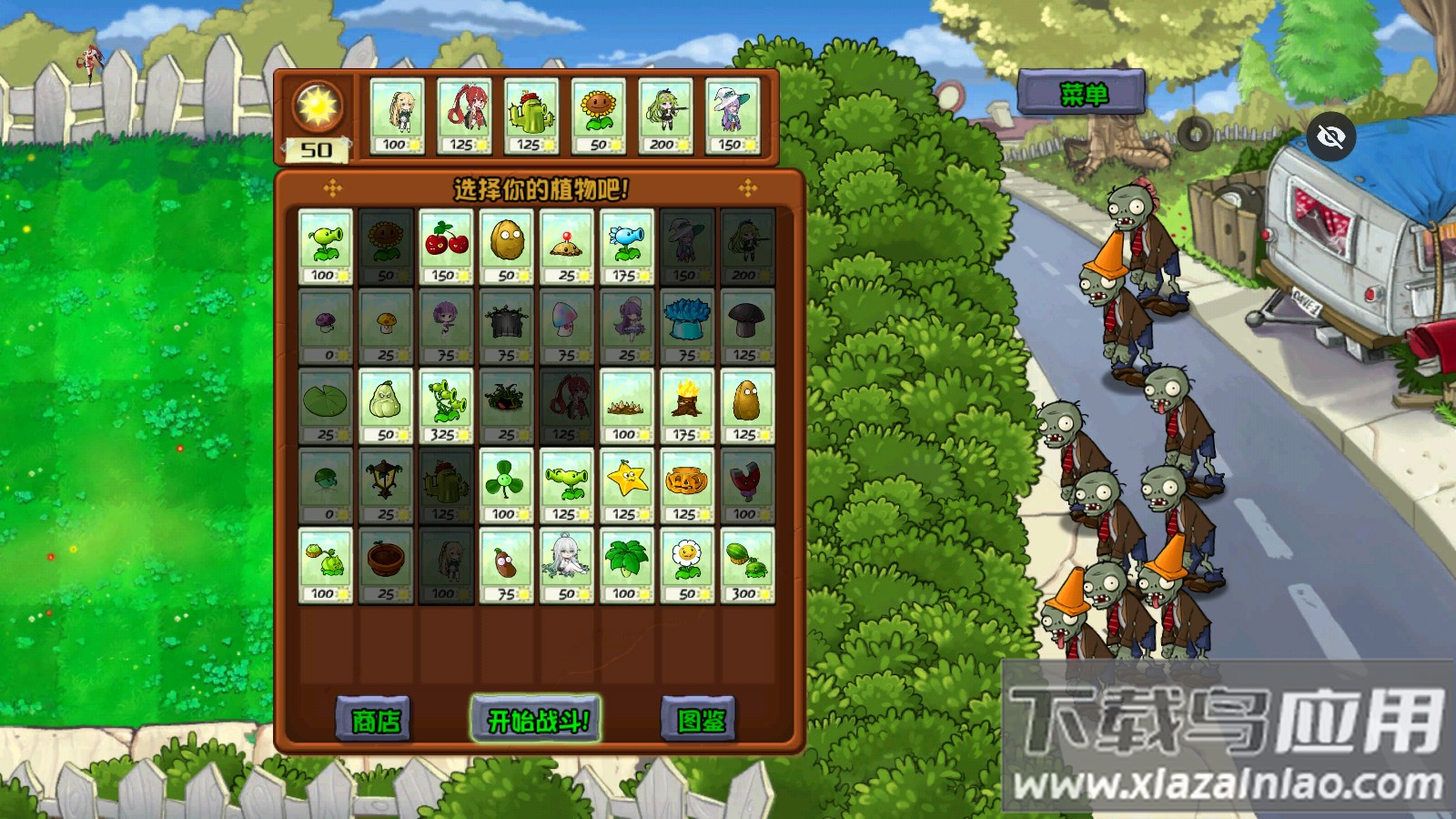Select the Squash seed card
The height and width of the screenshot is (819, 1456).
coord(386,406)
